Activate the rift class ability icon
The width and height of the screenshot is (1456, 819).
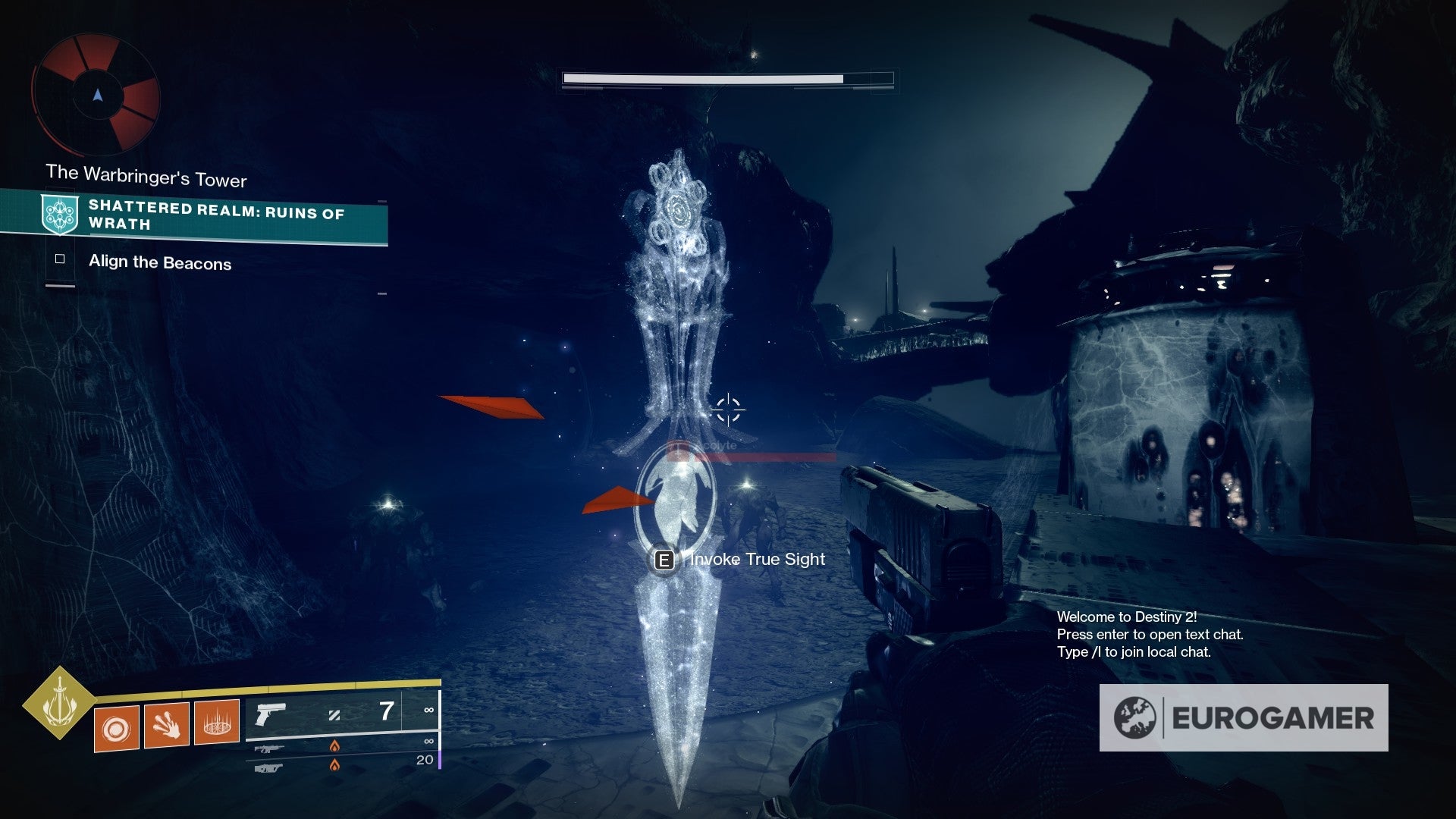(x=217, y=721)
